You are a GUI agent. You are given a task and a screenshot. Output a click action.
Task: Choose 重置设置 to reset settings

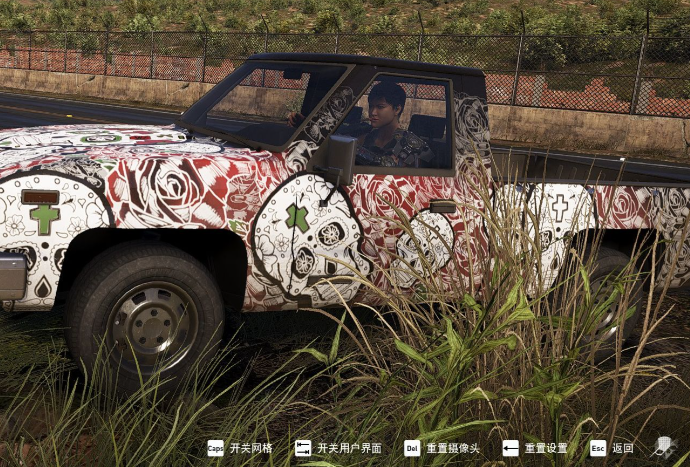point(535,448)
